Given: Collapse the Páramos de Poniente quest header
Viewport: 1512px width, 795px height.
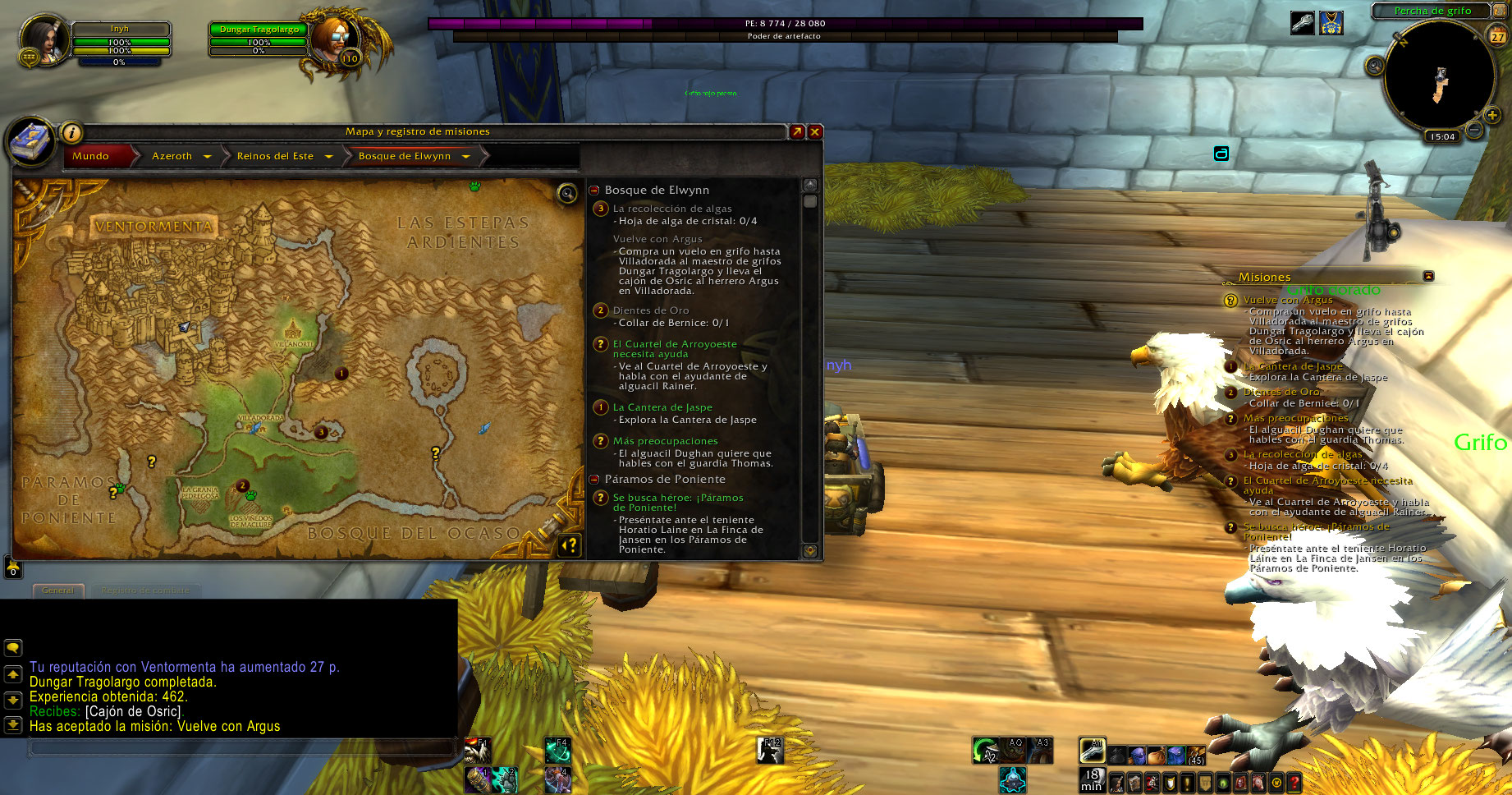Looking at the screenshot, I should point(594,480).
